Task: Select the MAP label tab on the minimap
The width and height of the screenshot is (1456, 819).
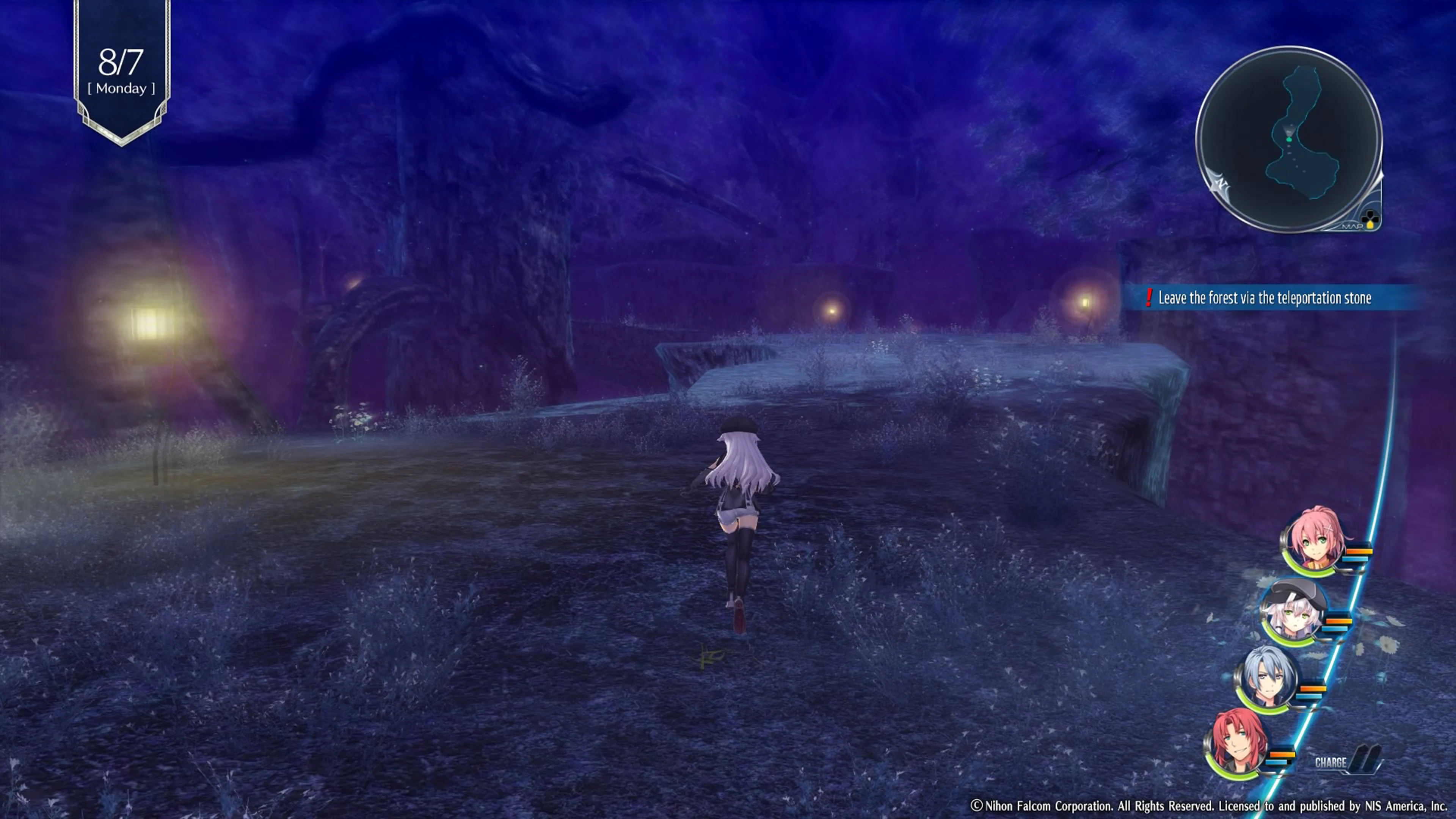Action: click(1352, 226)
